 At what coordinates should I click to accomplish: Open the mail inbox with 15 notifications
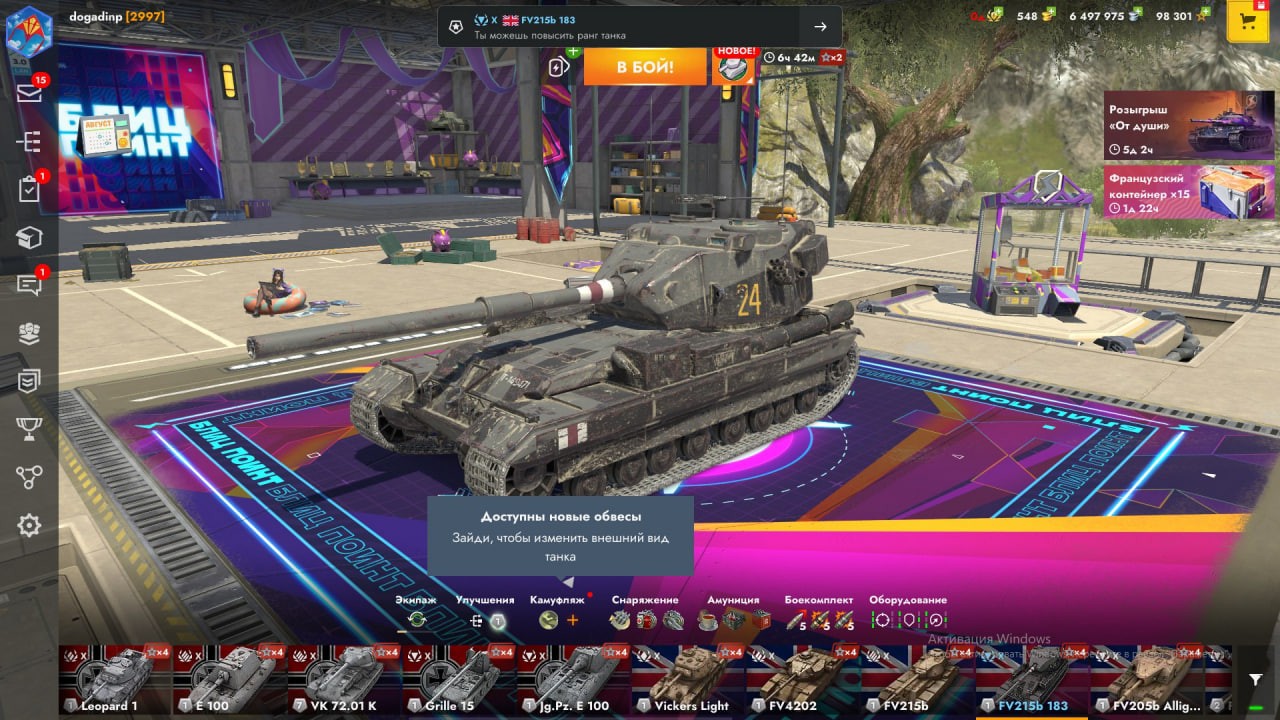(29, 93)
